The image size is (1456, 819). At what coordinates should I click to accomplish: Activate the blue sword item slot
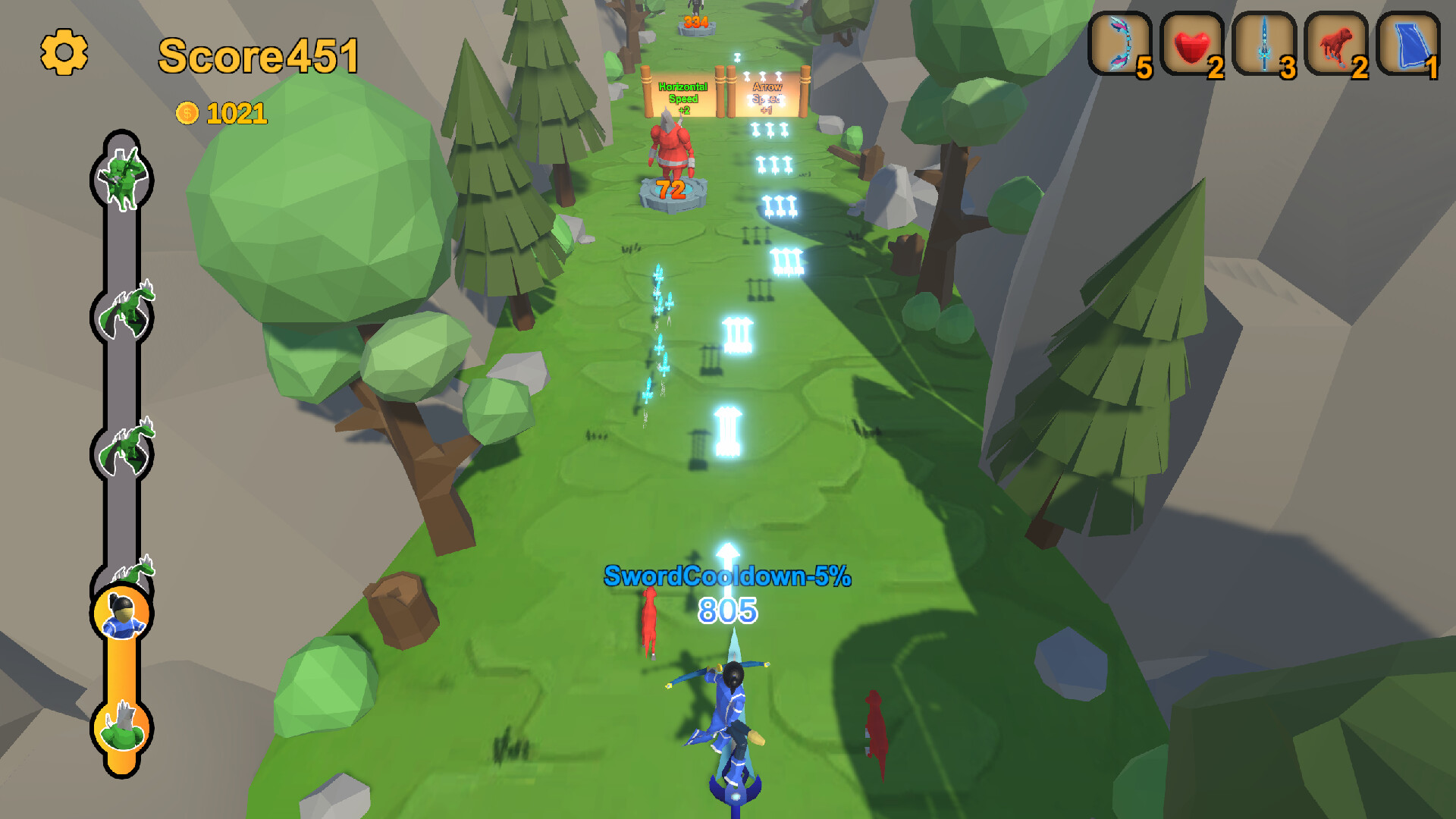pyautogui.click(x=1264, y=43)
